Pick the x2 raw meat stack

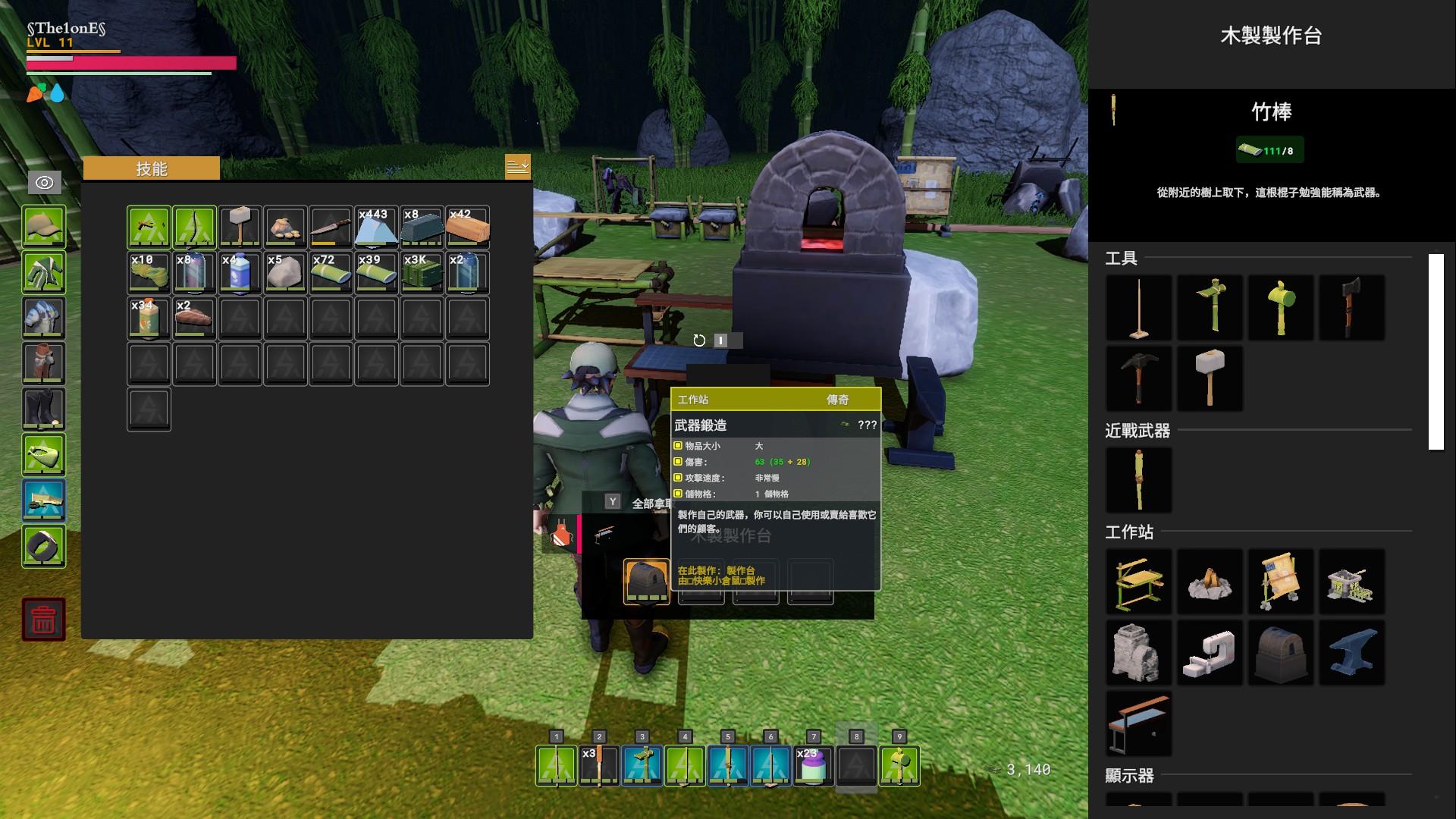(194, 318)
